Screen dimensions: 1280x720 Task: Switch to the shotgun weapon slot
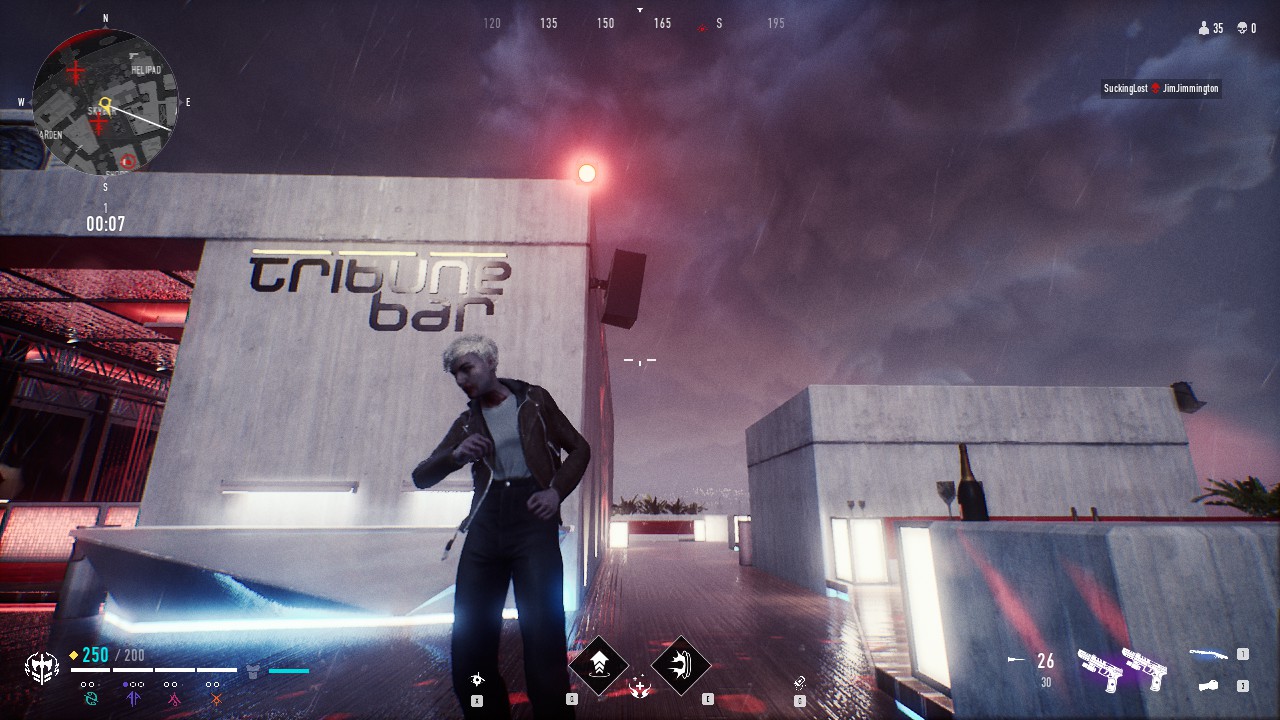(1208, 655)
